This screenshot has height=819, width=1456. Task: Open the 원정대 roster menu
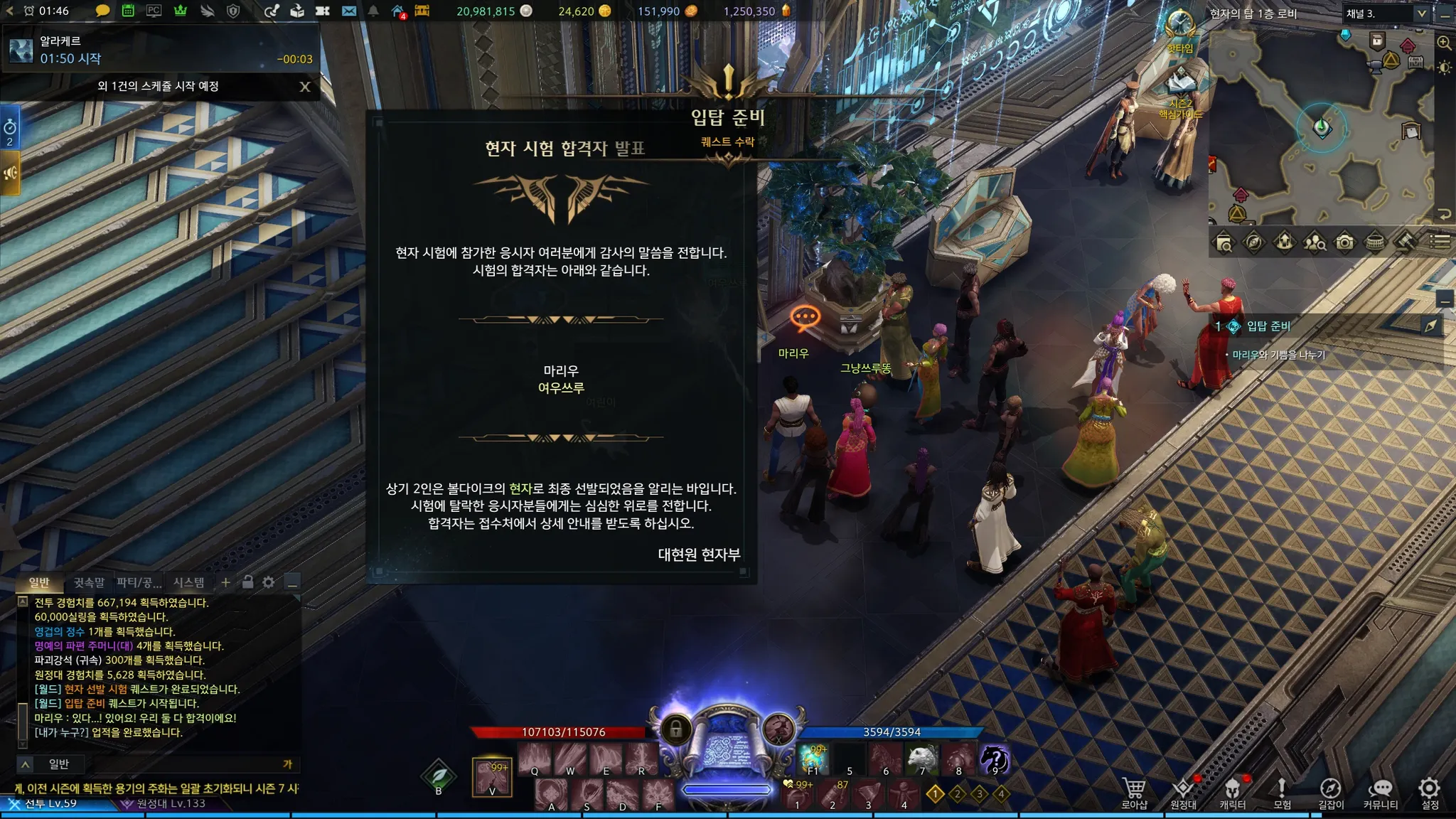pos(1183,792)
